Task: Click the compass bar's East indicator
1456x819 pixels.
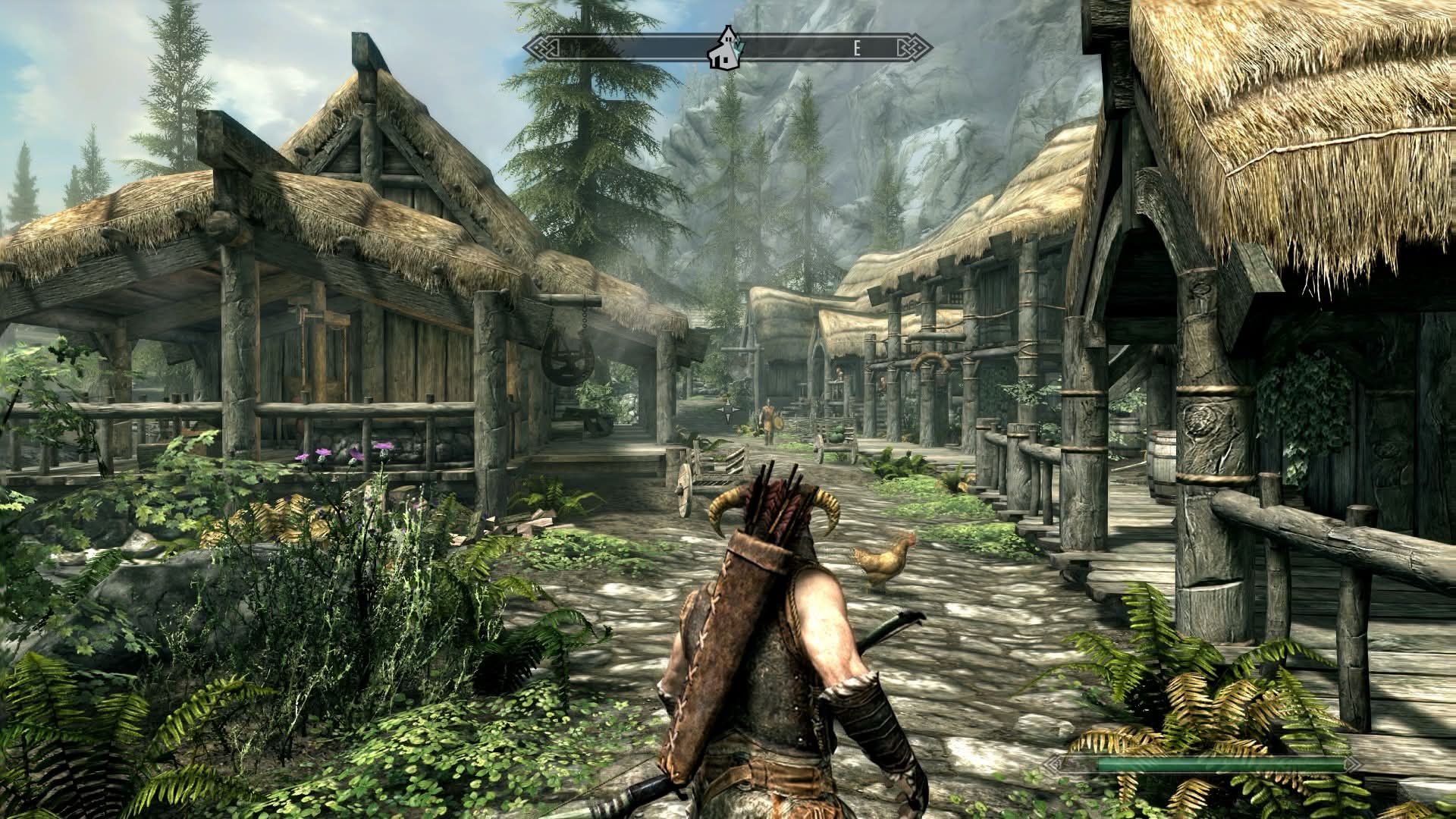Action: pos(857,49)
